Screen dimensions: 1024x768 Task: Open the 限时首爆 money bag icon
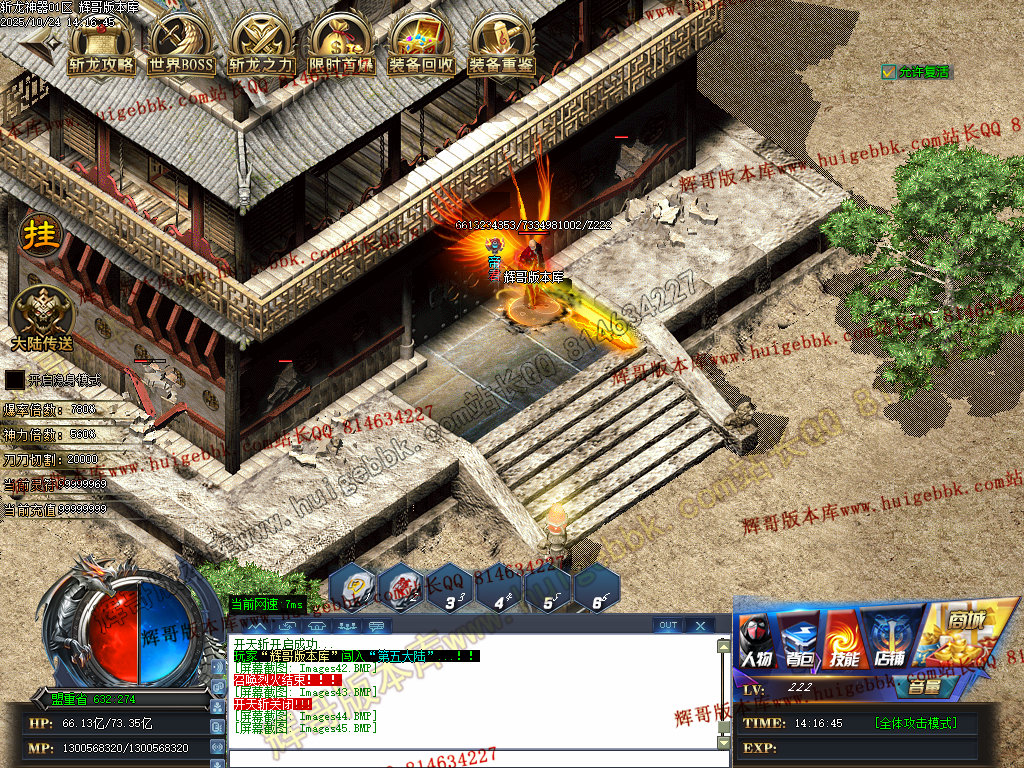point(341,45)
